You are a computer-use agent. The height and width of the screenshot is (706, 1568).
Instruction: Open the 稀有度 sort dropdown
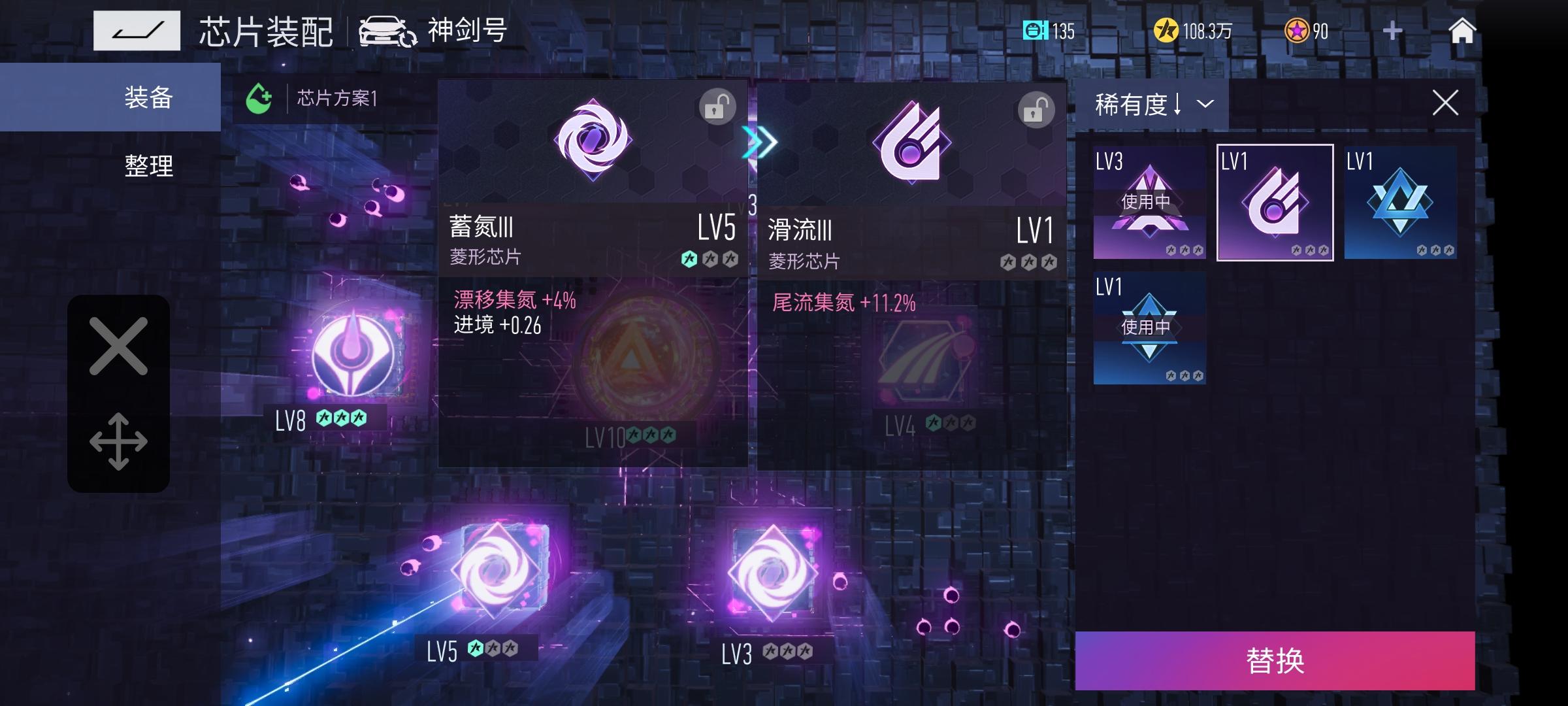pos(1137,103)
